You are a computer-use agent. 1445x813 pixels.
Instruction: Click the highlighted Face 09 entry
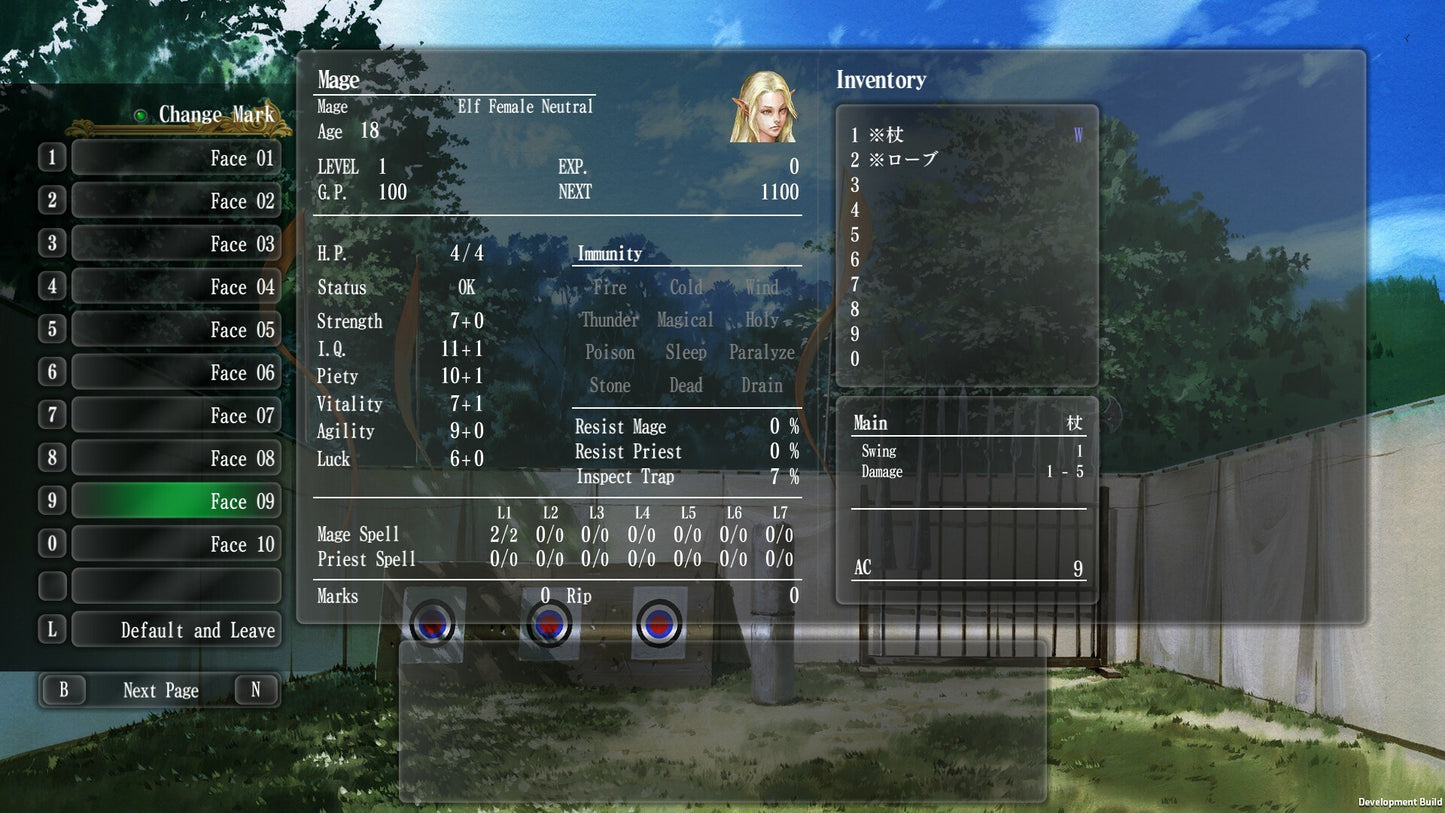(176, 502)
